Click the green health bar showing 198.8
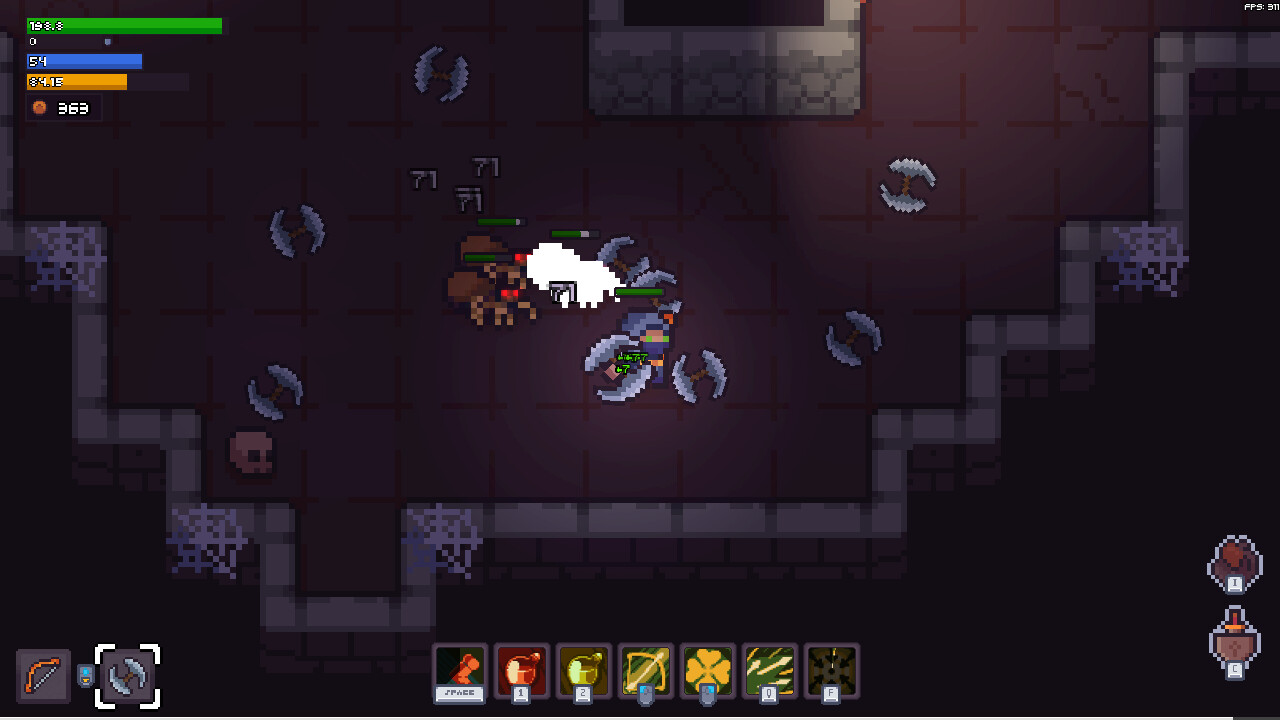Viewport: 1280px width, 720px height. pos(124,25)
